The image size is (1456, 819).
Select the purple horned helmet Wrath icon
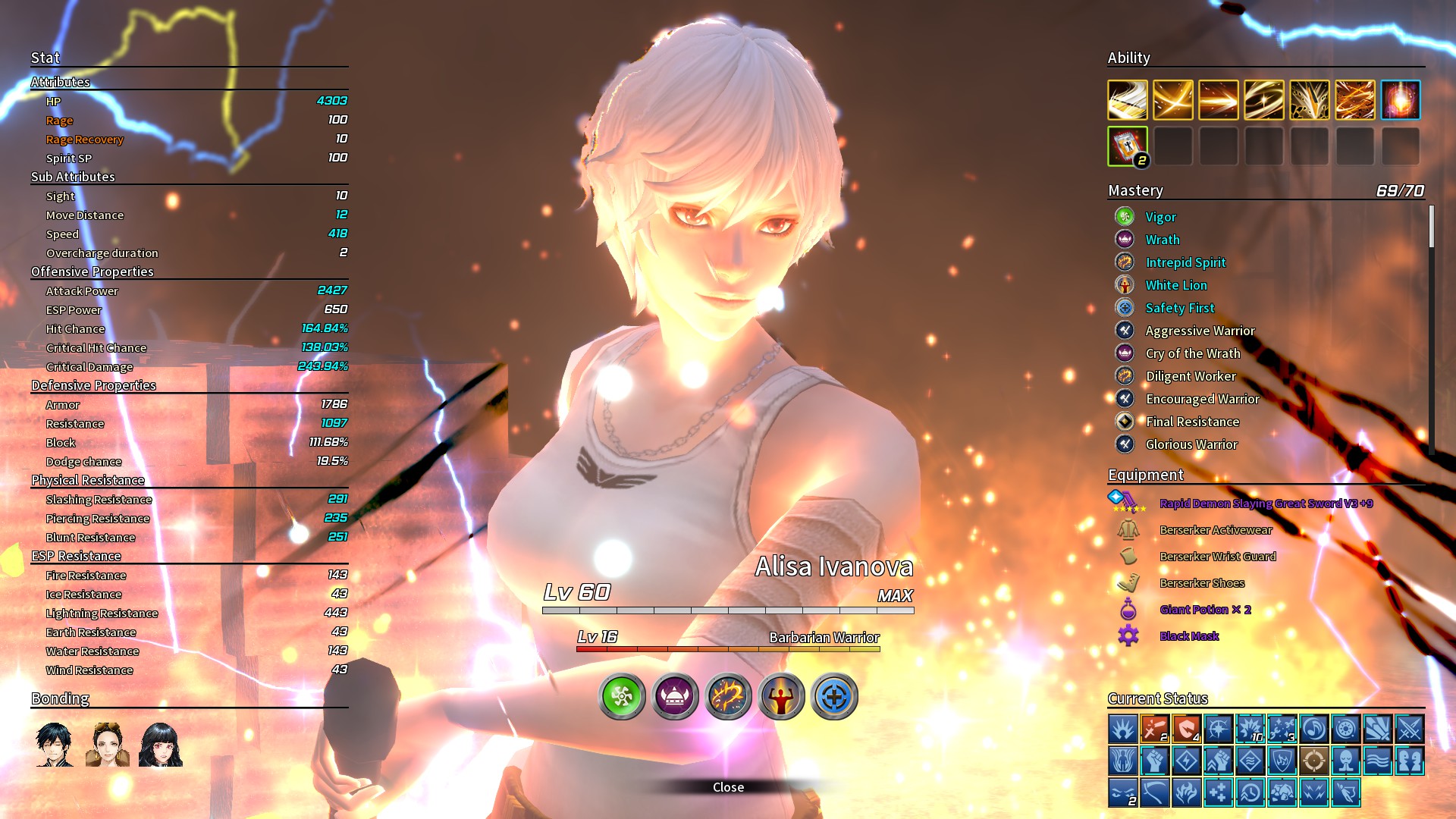[675, 696]
